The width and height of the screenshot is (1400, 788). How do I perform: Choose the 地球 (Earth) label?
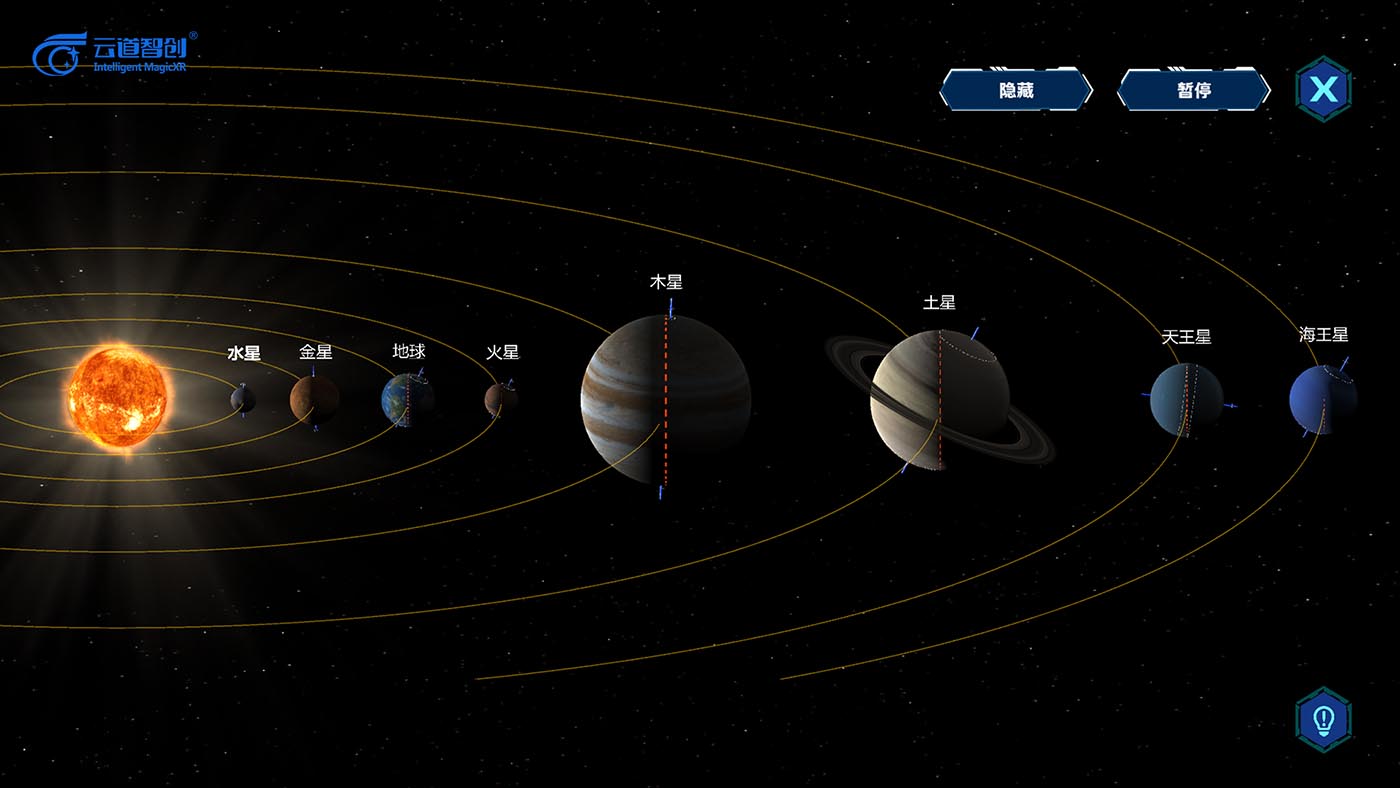pos(409,351)
